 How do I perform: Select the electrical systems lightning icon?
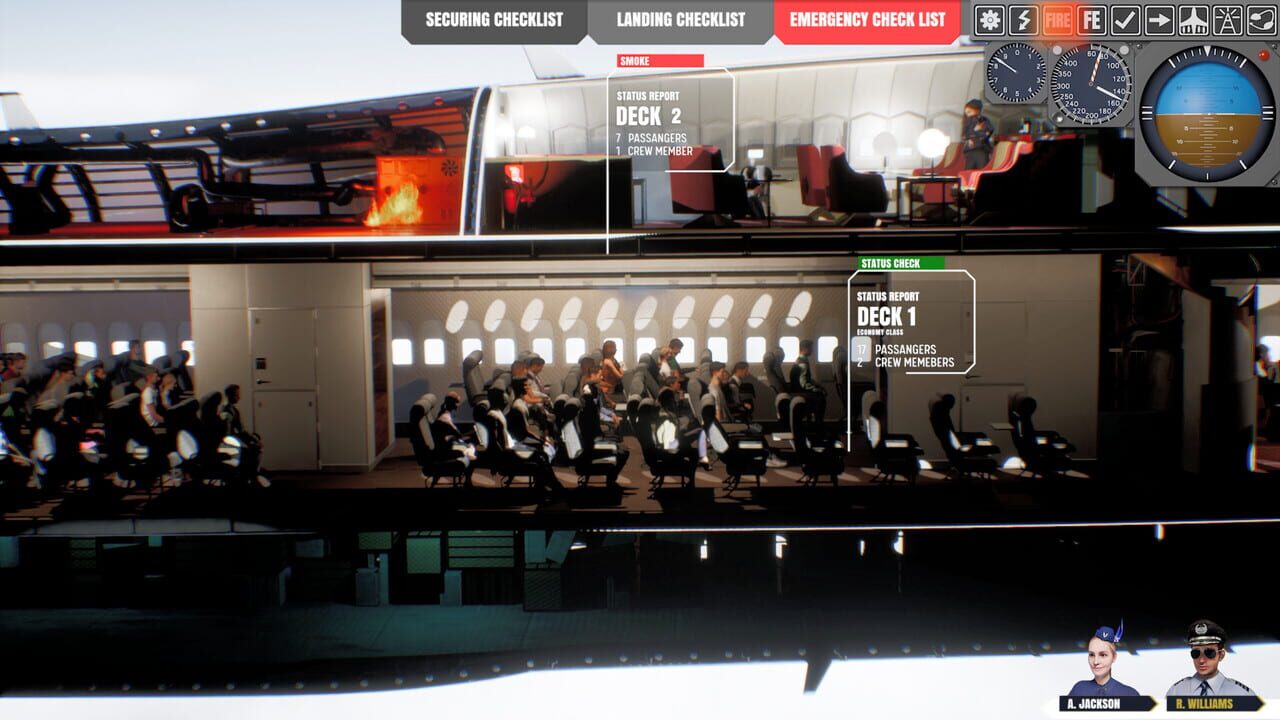(x=1023, y=20)
